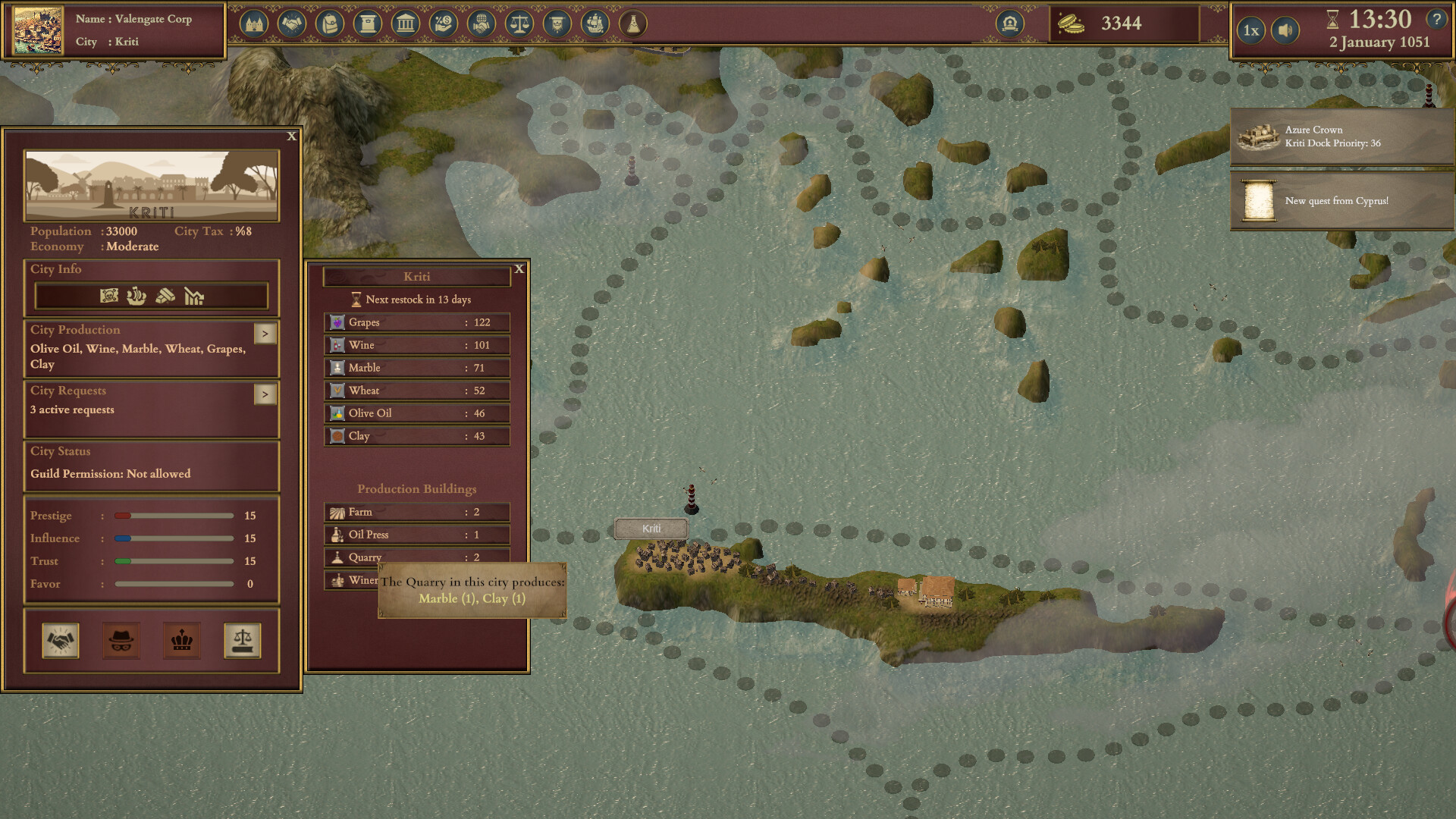Click the scales and book law button
Screen dimensions: 1456x819
(243, 641)
